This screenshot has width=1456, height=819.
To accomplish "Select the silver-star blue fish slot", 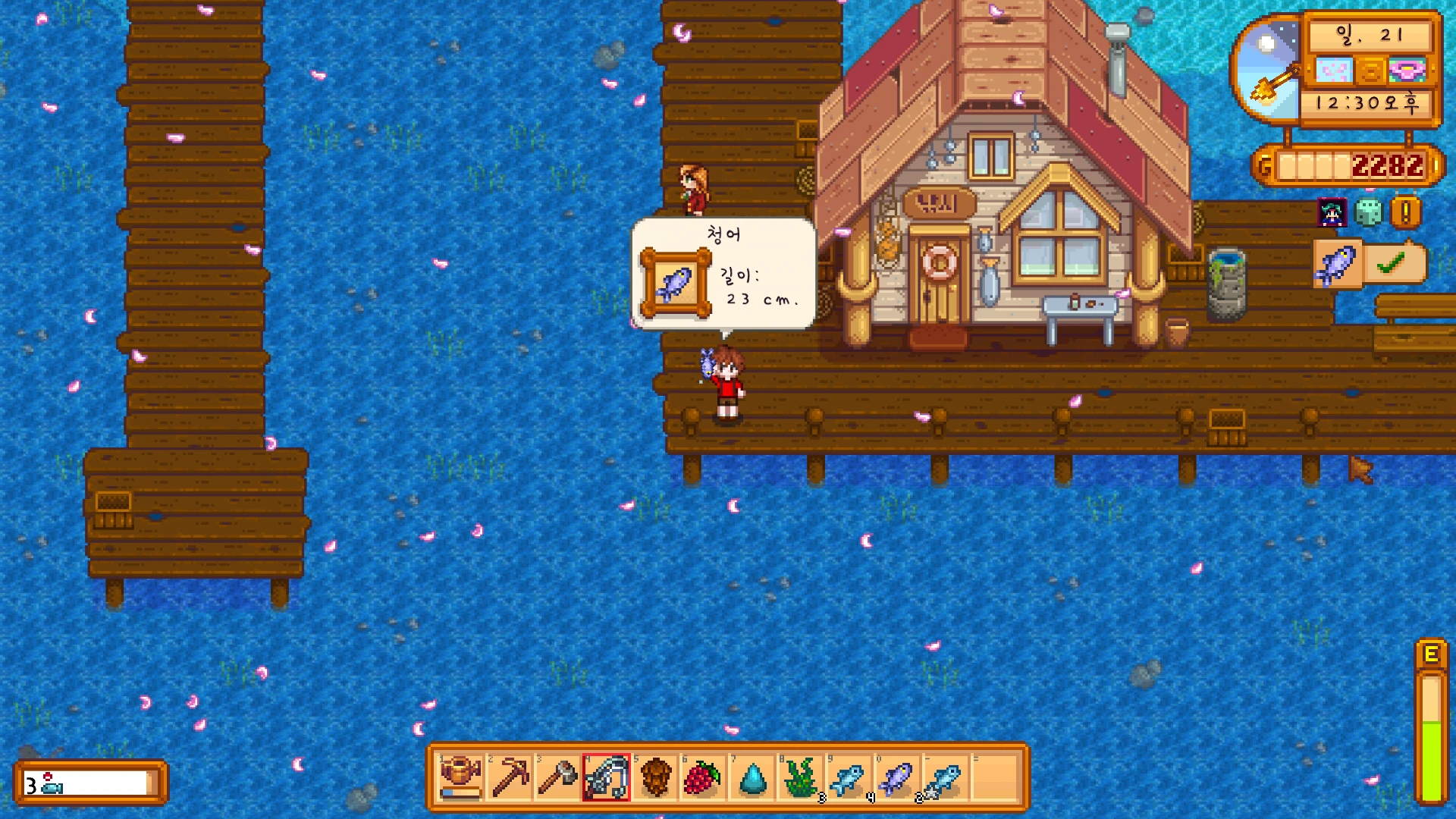I will click(x=945, y=777).
